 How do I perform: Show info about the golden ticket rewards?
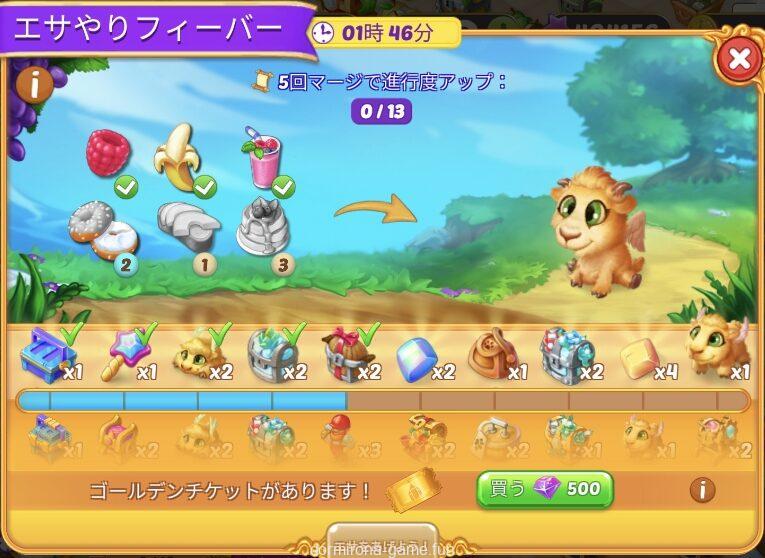tap(703, 490)
